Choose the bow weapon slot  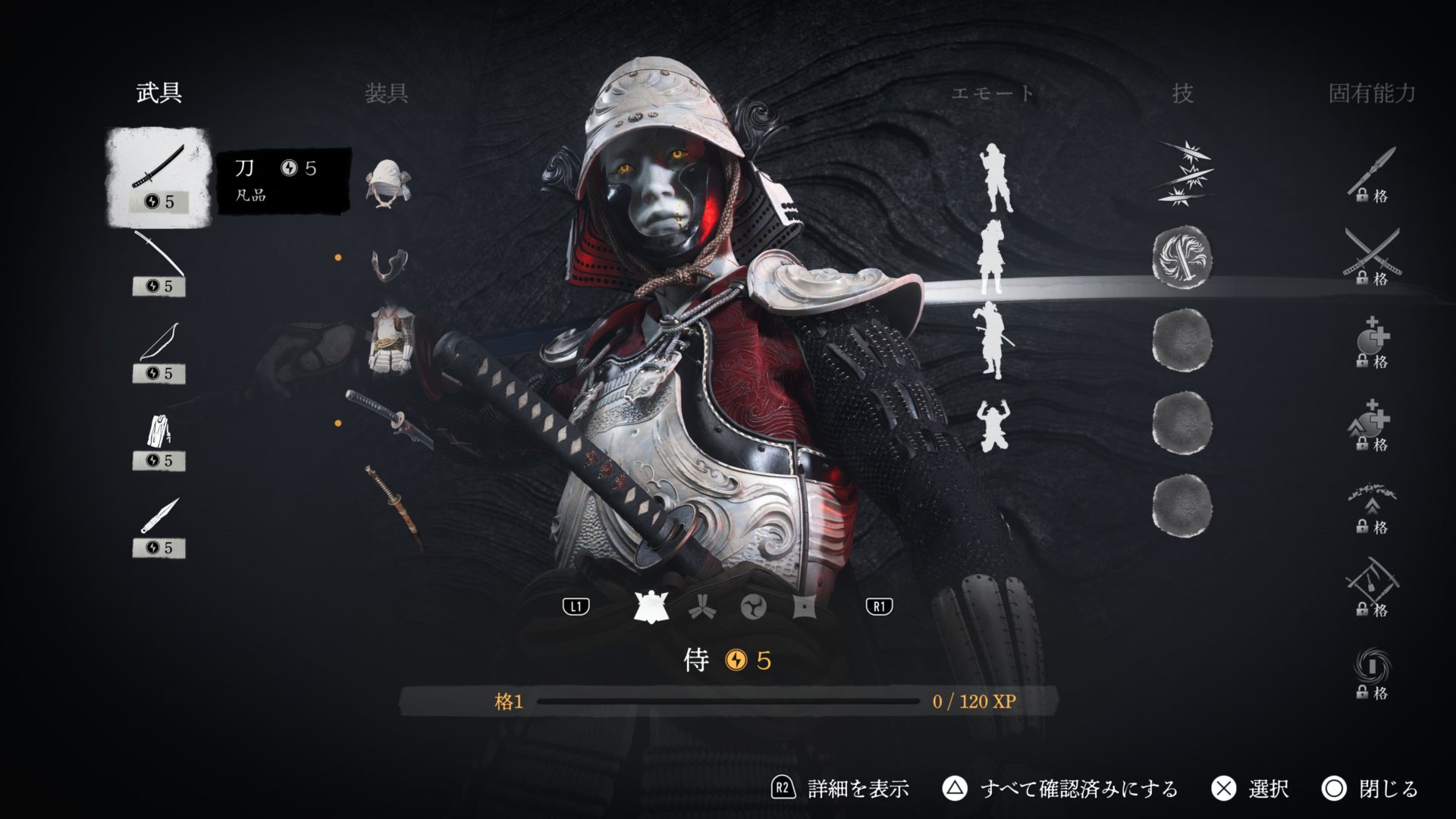(158, 351)
